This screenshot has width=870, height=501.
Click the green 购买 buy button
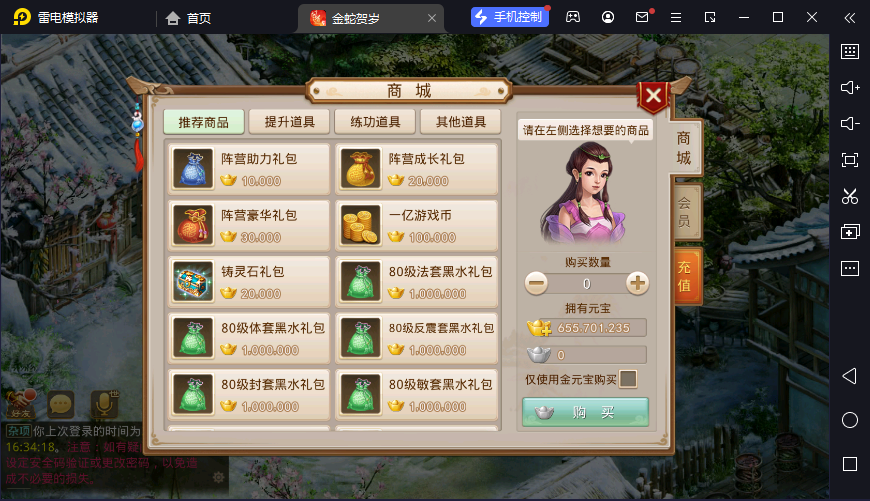[x=585, y=412]
